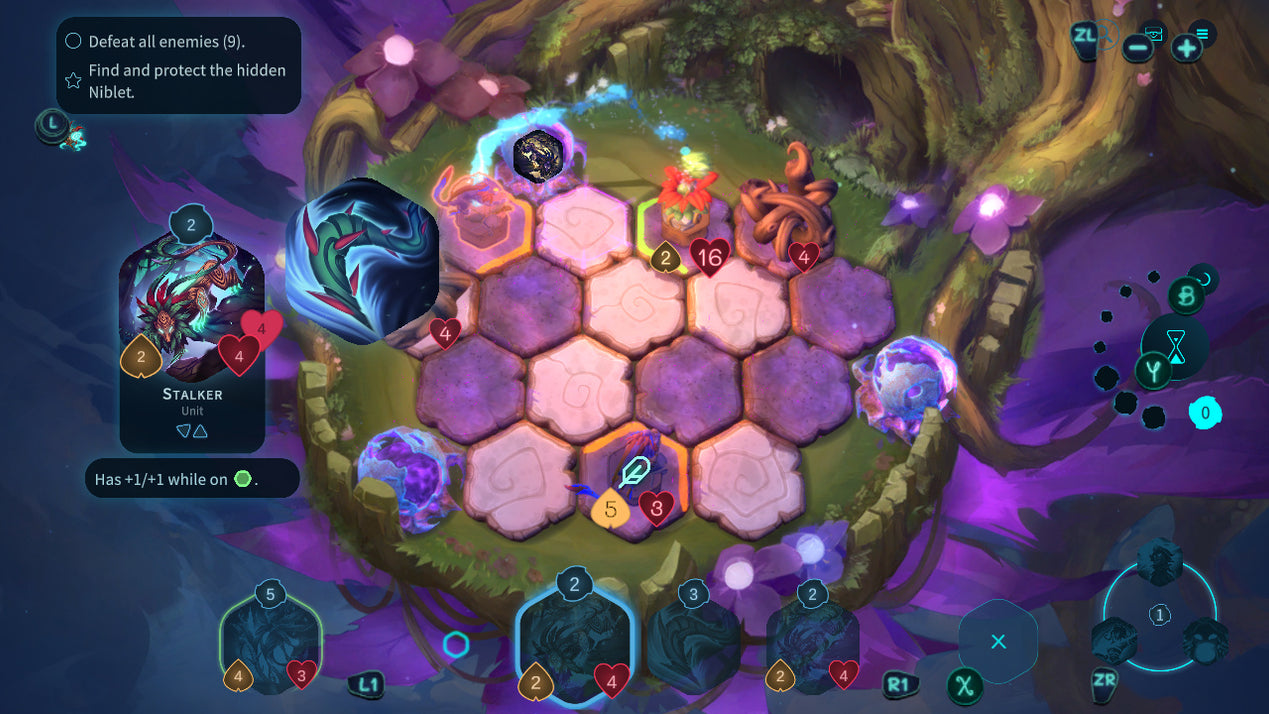The width and height of the screenshot is (1269, 714).
Task: Open the circular deck wheel showing 1
Action: [x=1159, y=614]
